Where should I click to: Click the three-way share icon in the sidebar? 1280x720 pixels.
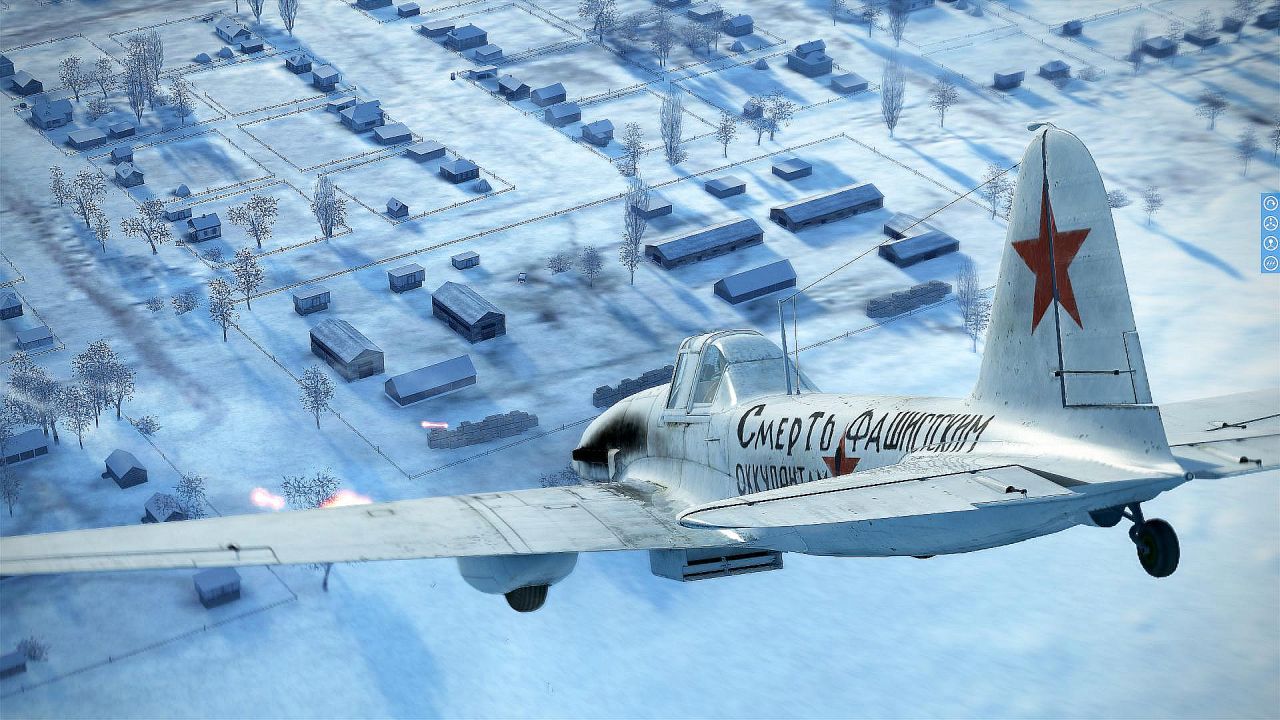(x=1270, y=223)
